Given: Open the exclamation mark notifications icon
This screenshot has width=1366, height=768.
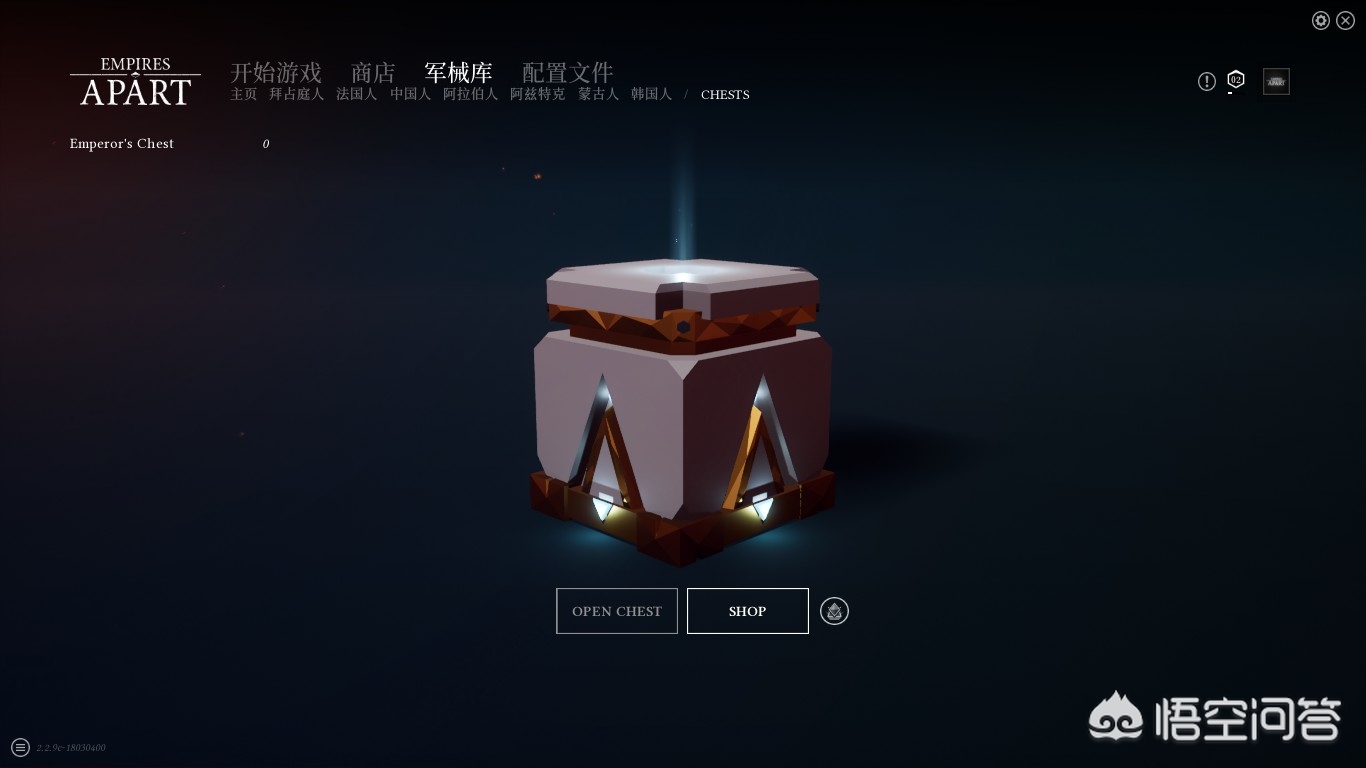Looking at the screenshot, I should (x=1207, y=81).
